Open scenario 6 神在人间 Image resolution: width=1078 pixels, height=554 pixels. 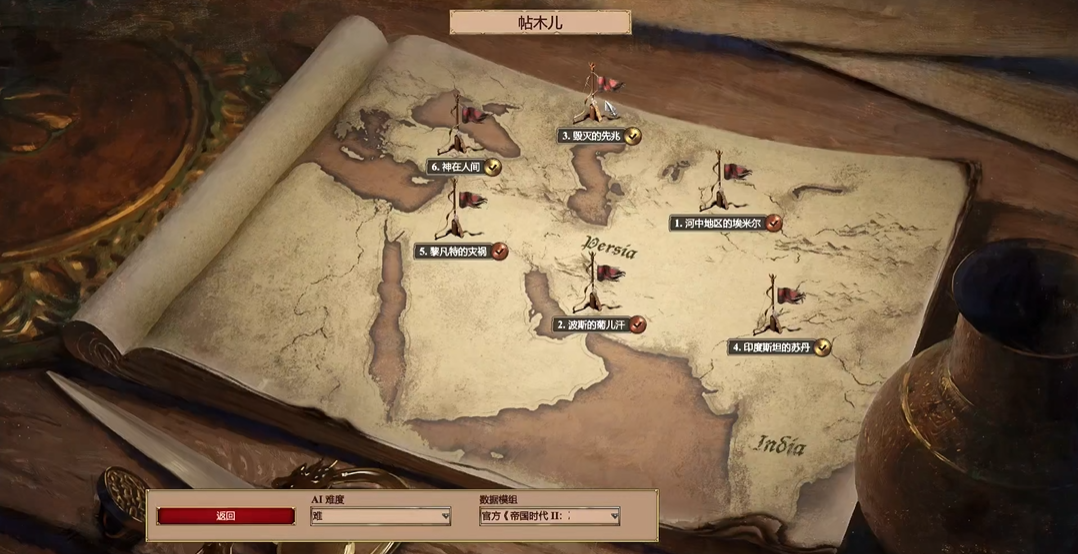tap(458, 167)
